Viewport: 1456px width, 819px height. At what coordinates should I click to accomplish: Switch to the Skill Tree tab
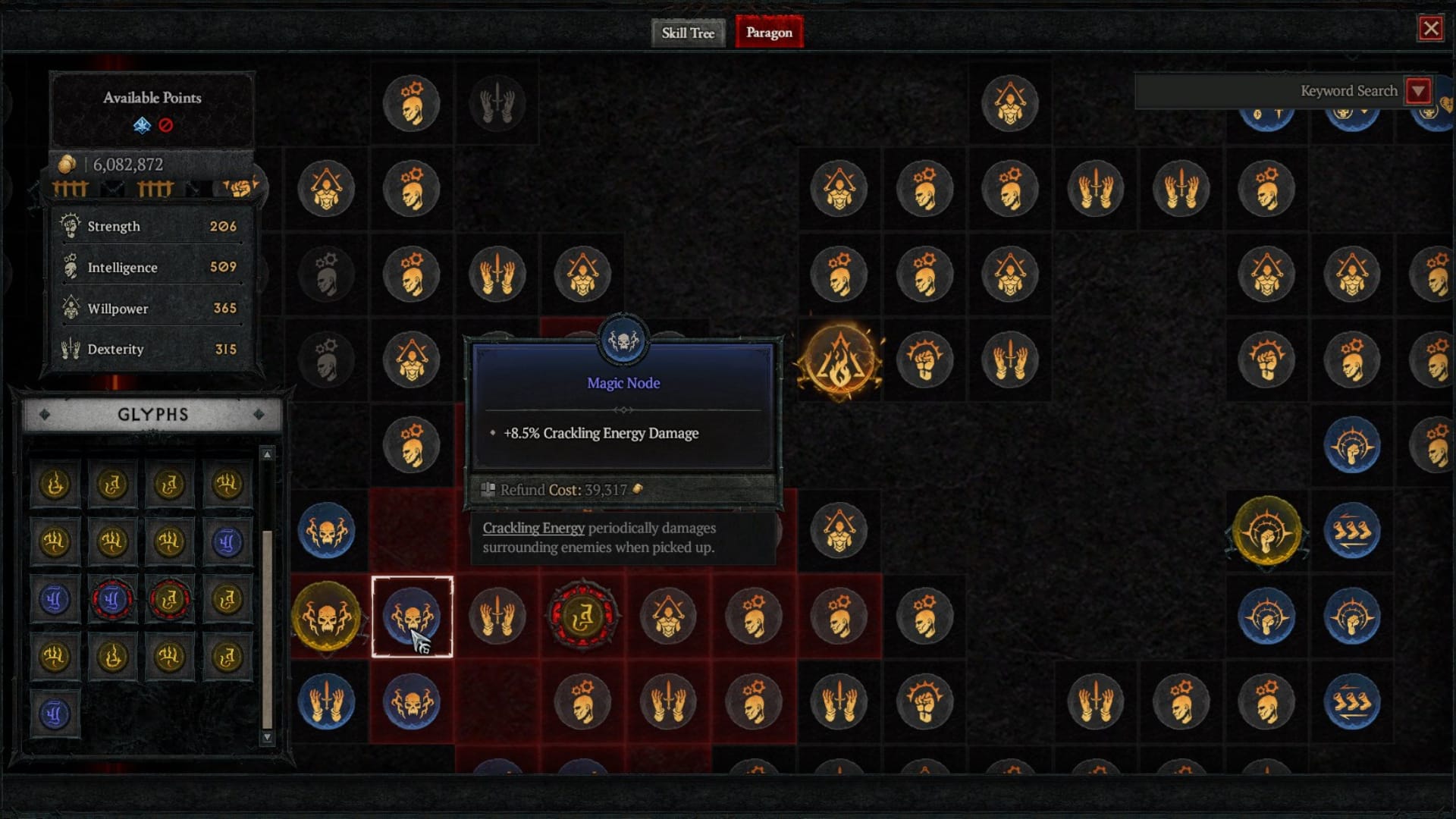coord(687,33)
